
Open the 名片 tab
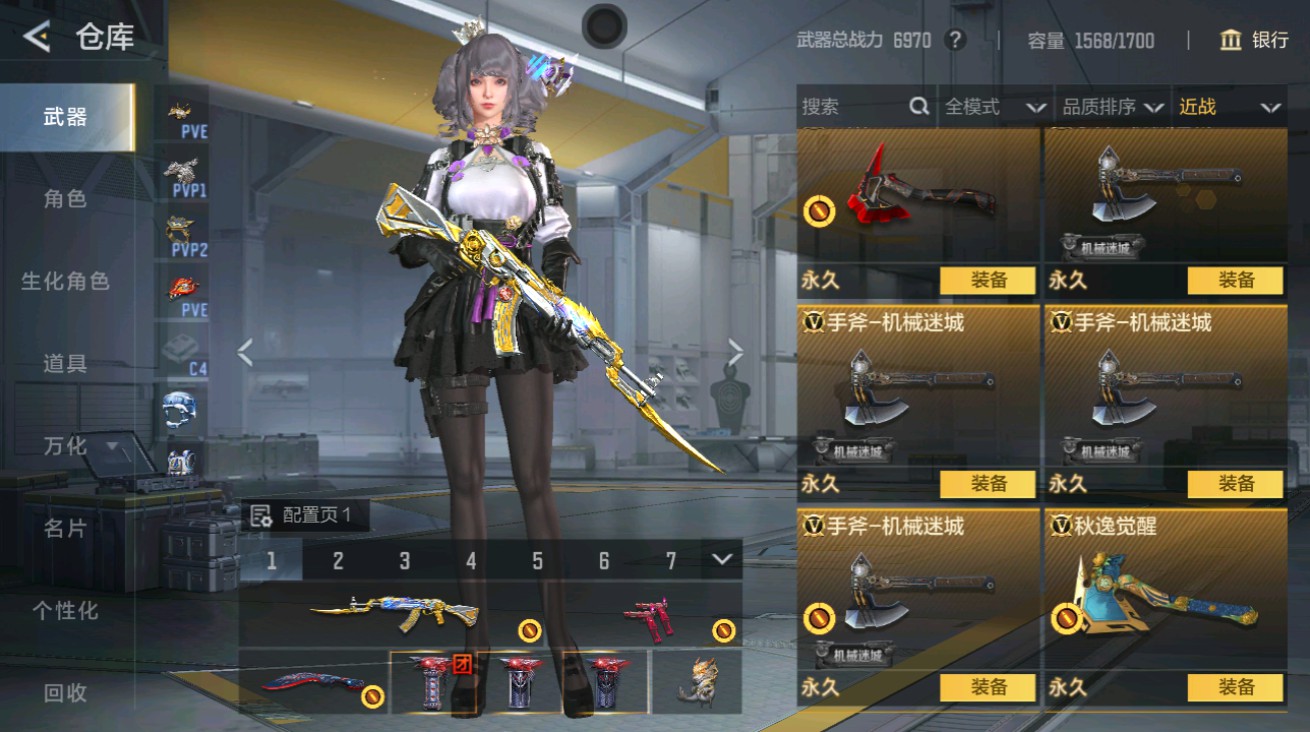(x=65, y=528)
